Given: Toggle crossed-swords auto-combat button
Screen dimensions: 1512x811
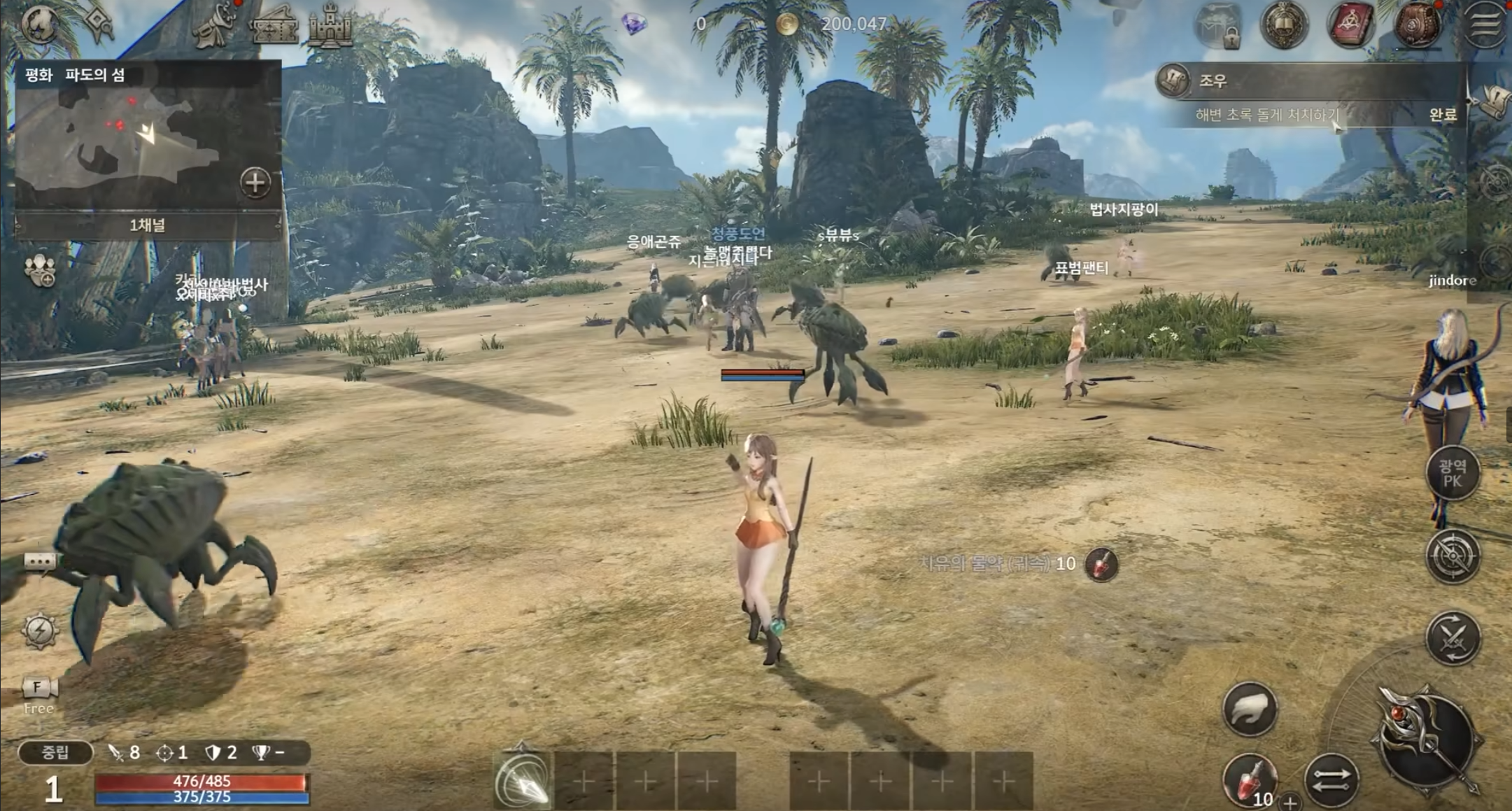Looking at the screenshot, I should pyautogui.click(x=1453, y=637).
